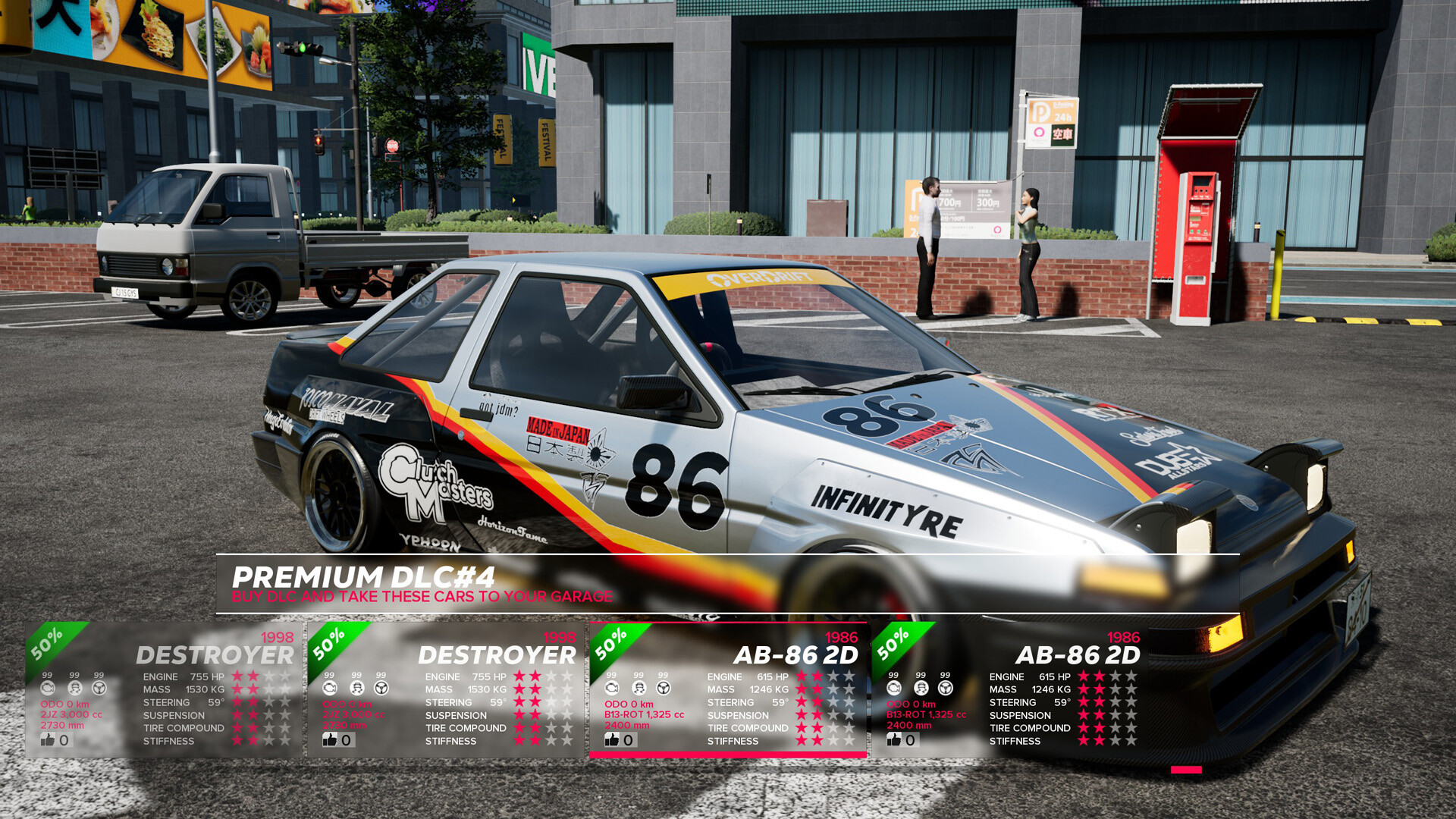1456x819 pixels.
Task: Select the dimmed, greyed-out Destroyer card
Action: click(x=164, y=689)
